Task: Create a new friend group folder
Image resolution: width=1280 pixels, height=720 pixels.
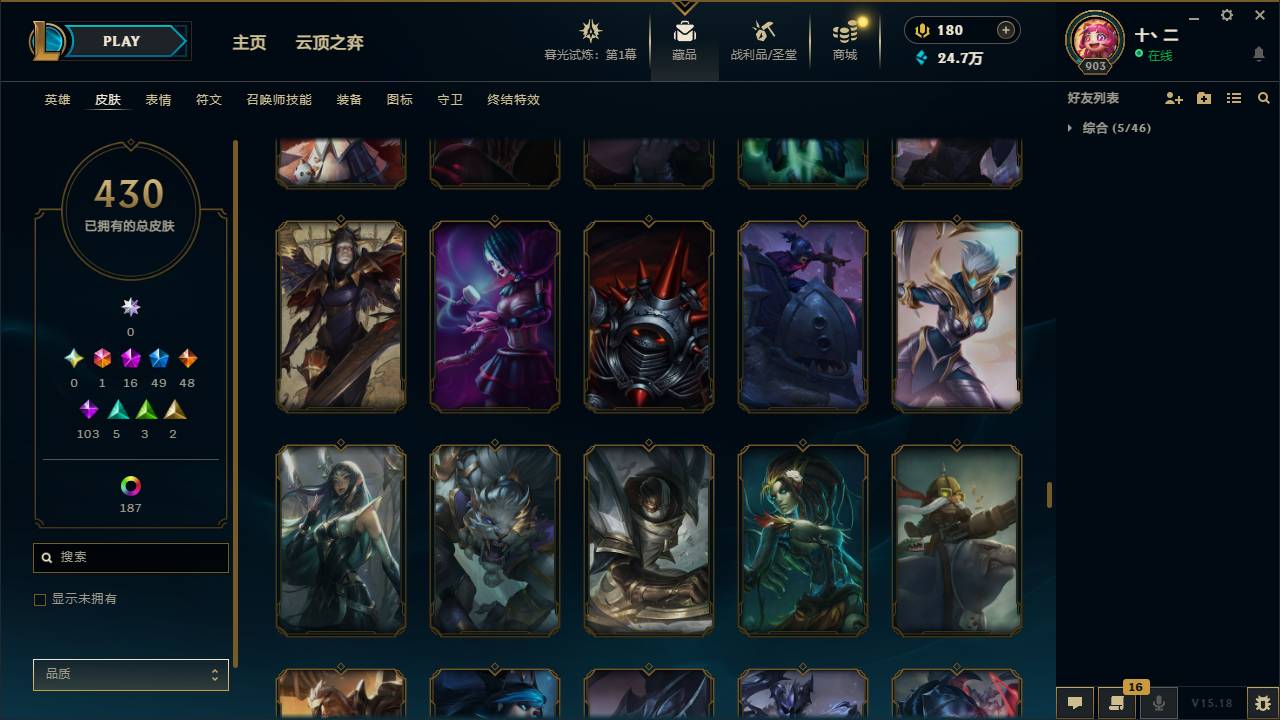Action: click(1202, 97)
